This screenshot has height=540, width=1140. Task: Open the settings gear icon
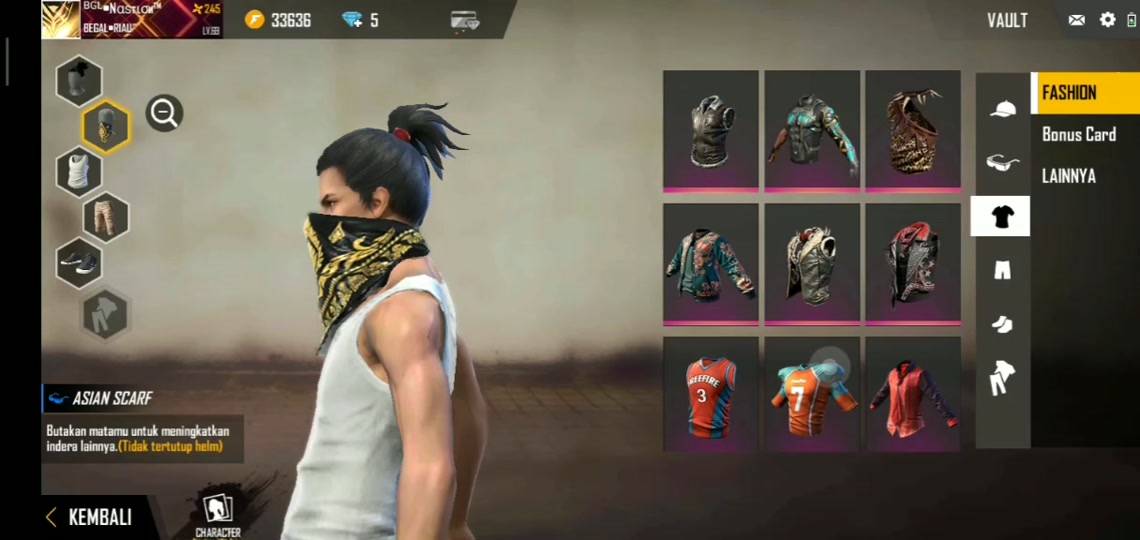[1107, 20]
